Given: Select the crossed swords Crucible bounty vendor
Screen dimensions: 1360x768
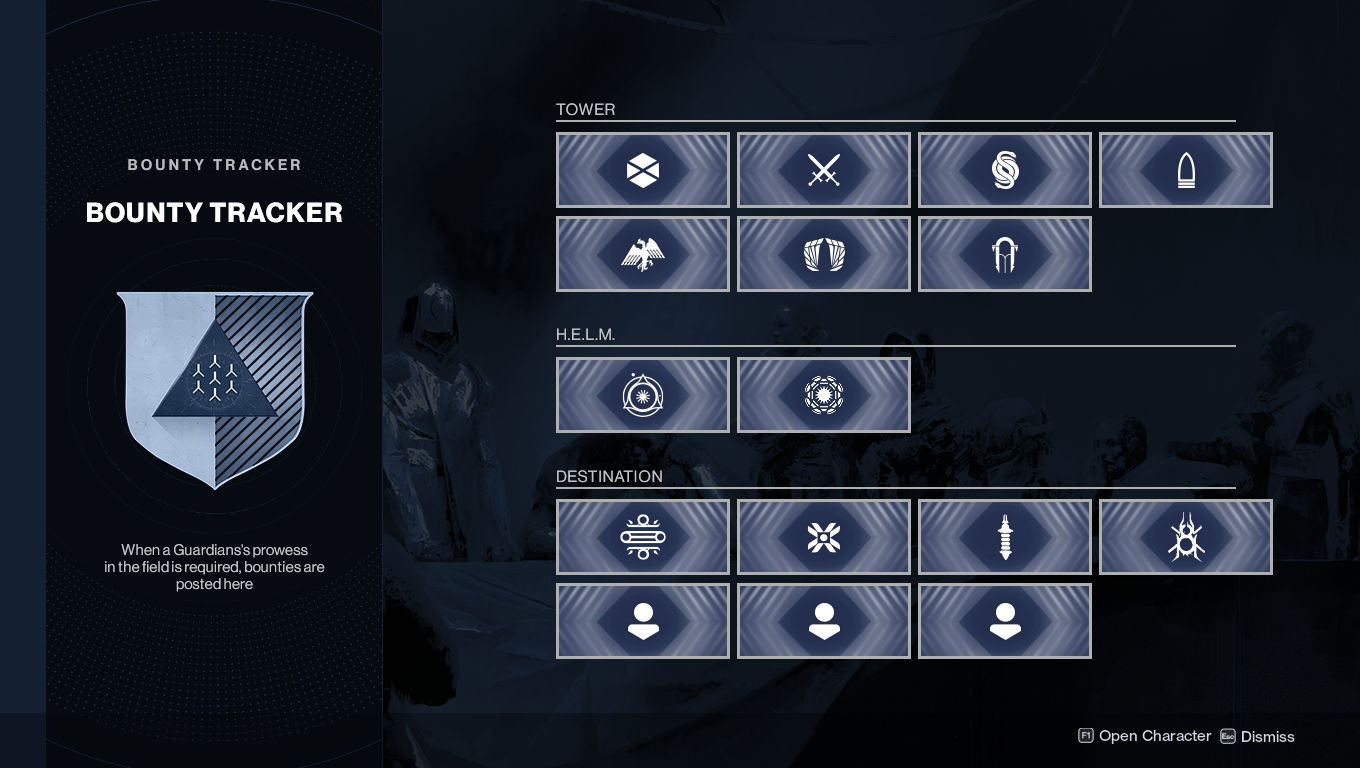Looking at the screenshot, I should [x=824, y=170].
